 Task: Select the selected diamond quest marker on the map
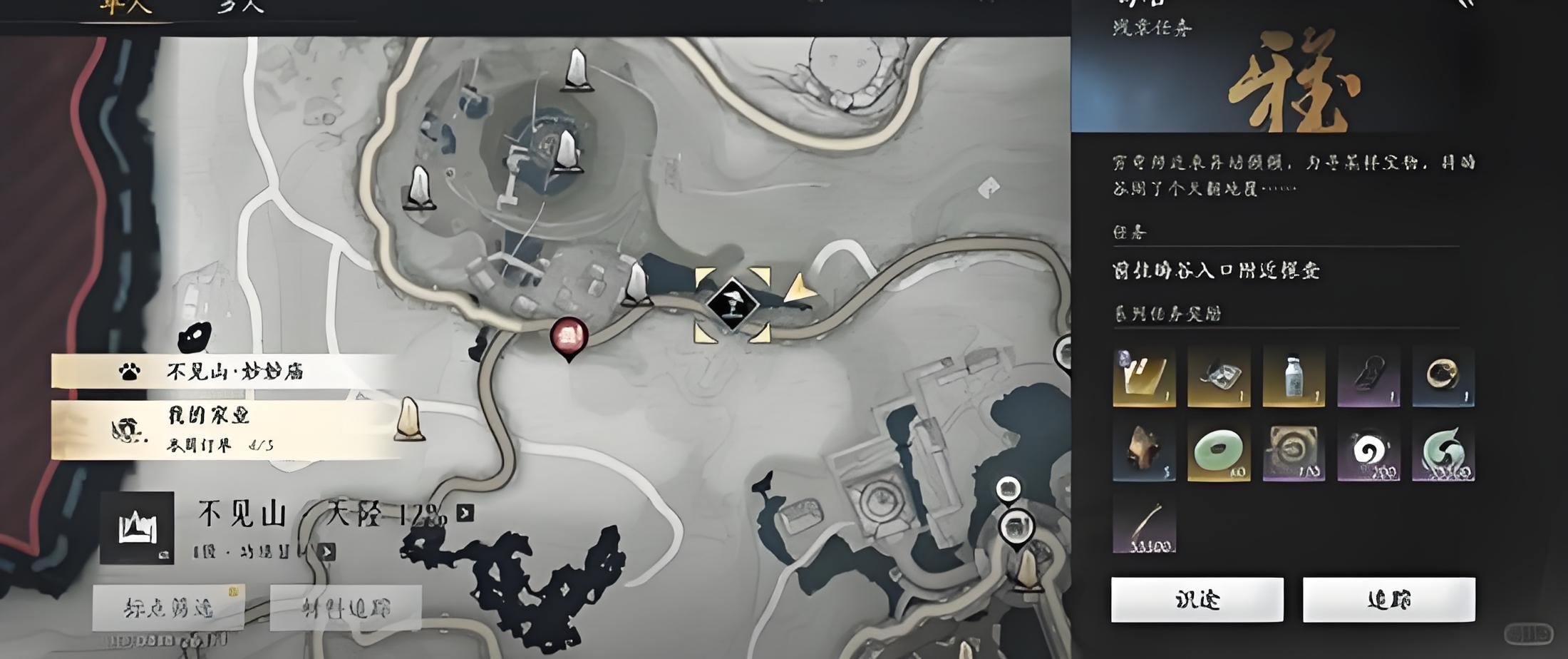pyautogui.click(x=732, y=305)
